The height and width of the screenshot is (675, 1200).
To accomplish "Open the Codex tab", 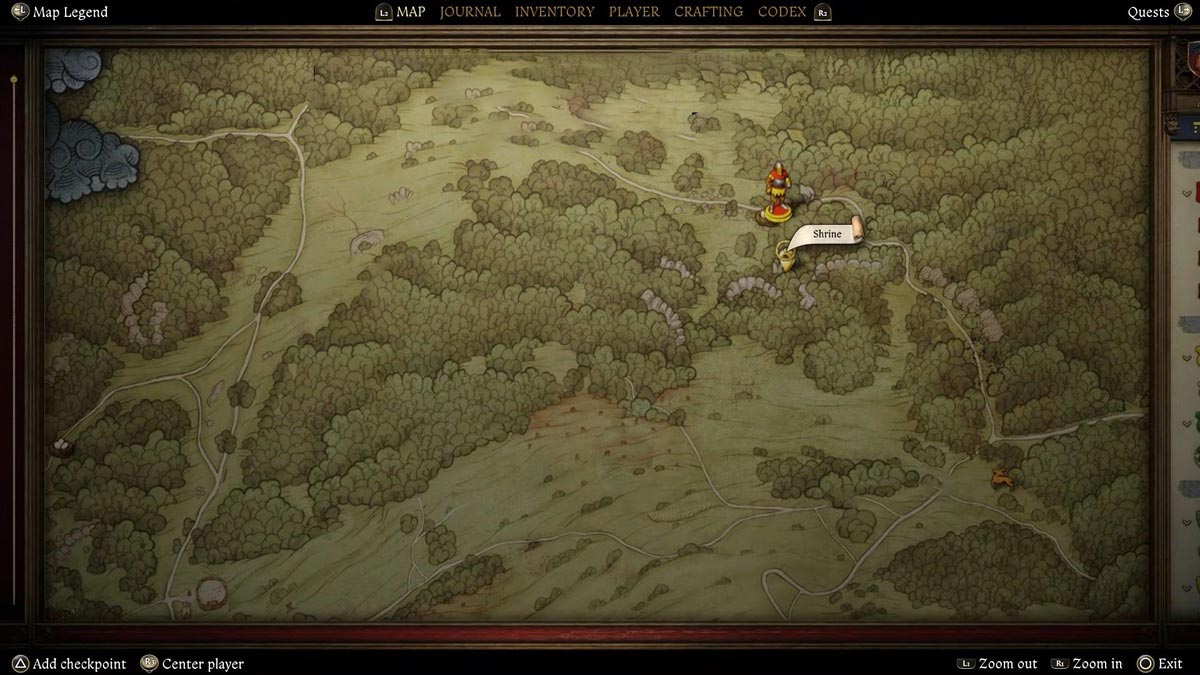I will (x=782, y=12).
